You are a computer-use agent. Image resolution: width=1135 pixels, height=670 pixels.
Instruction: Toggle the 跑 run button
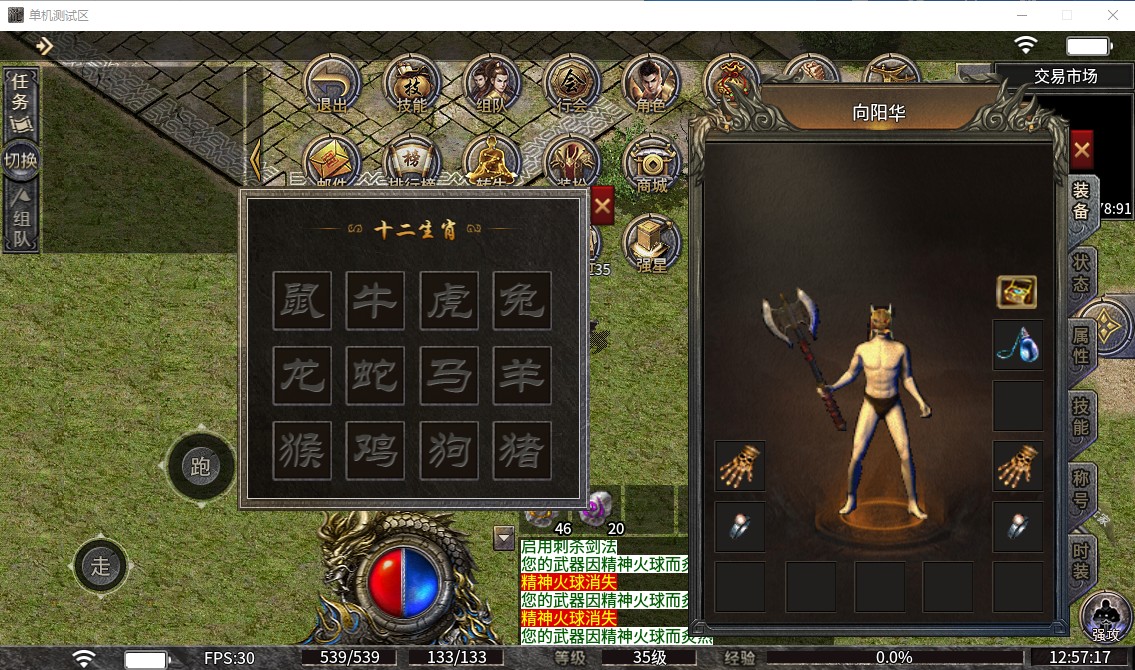point(200,467)
